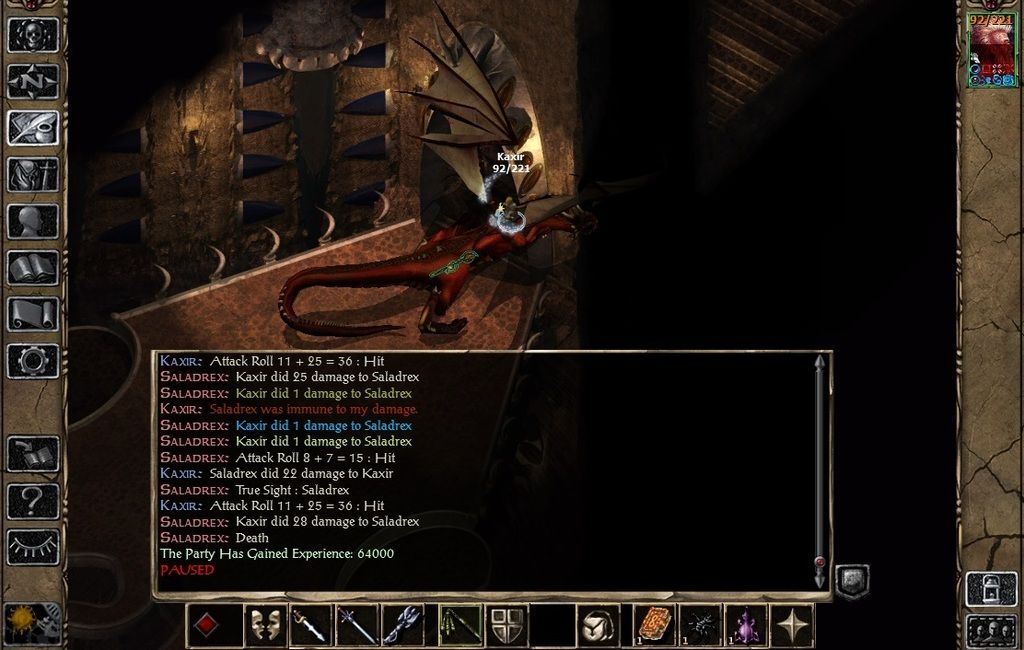Equip the flail quick weapon slot
The image size is (1024, 650).
[x=403, y=625]
